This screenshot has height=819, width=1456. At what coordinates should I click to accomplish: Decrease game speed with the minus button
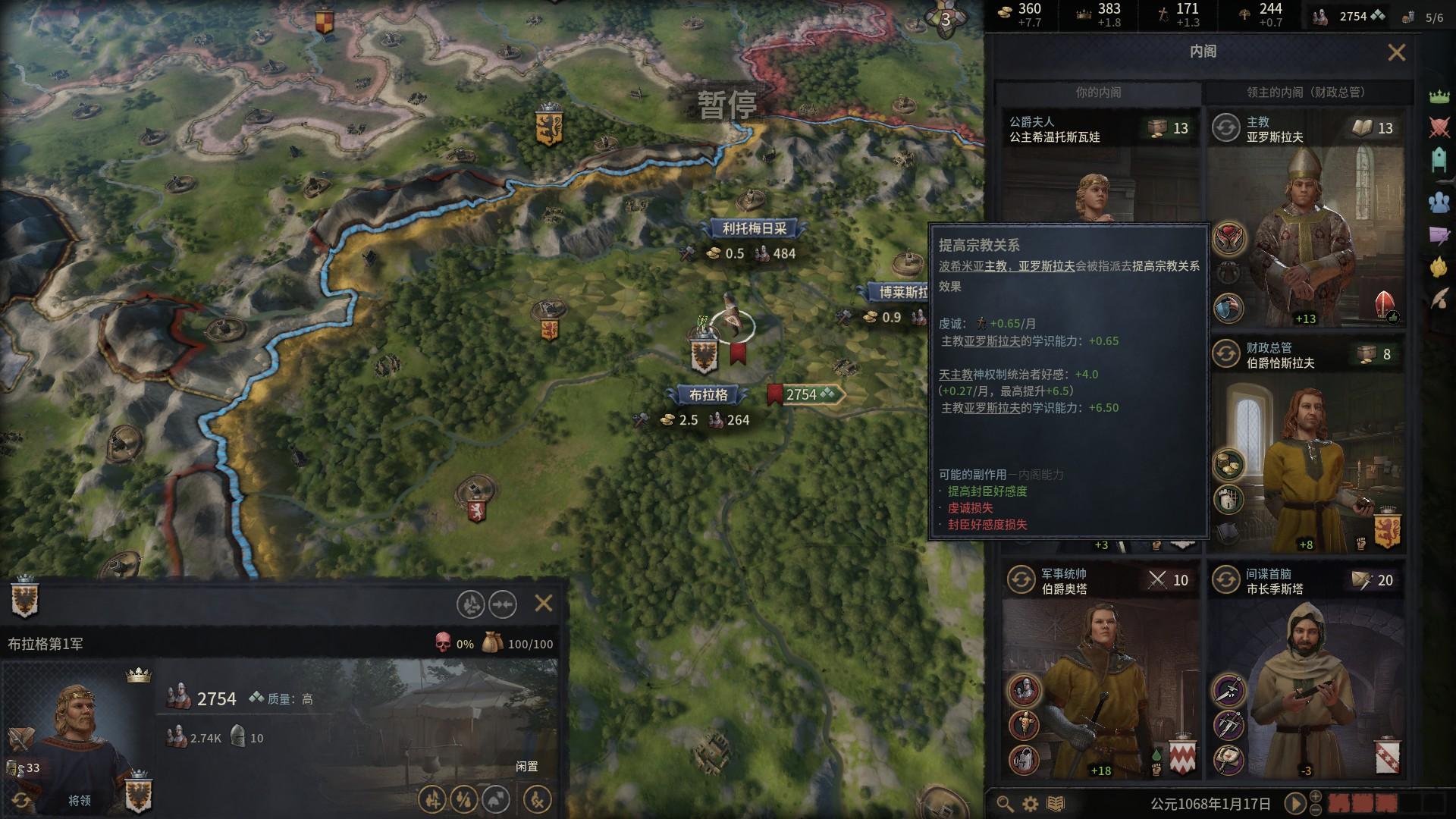pyautogui.click(x=1316, y=810)
